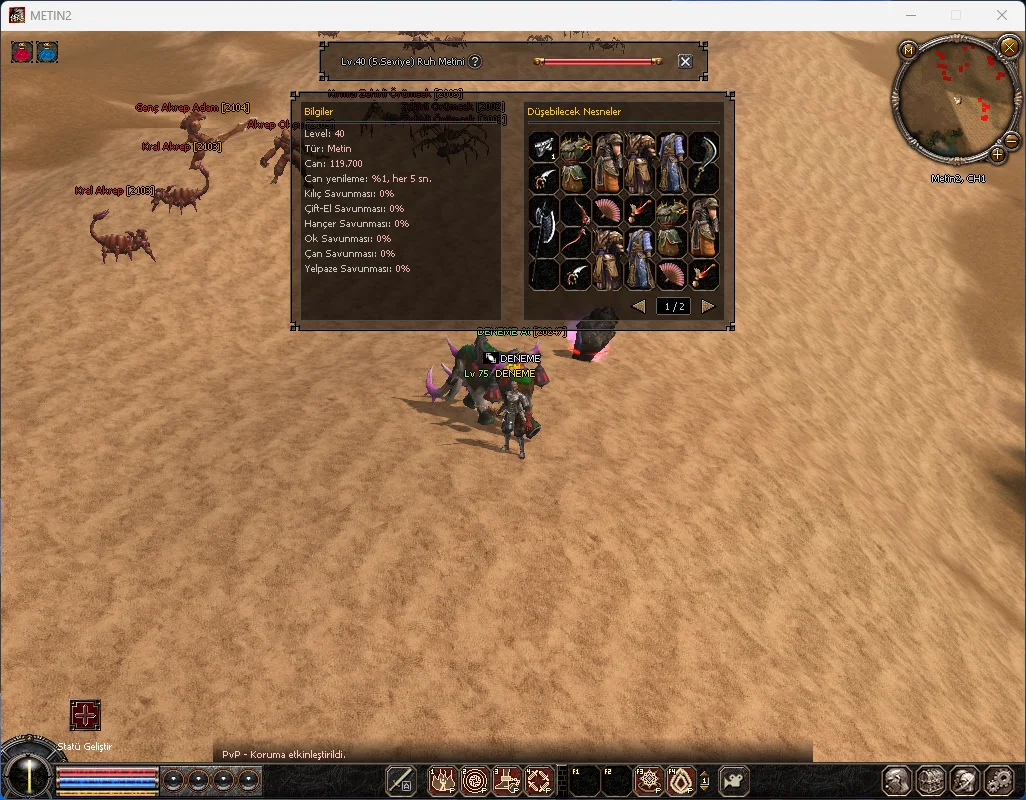Zoom in the minimap with the plus button

click(997, 154)
